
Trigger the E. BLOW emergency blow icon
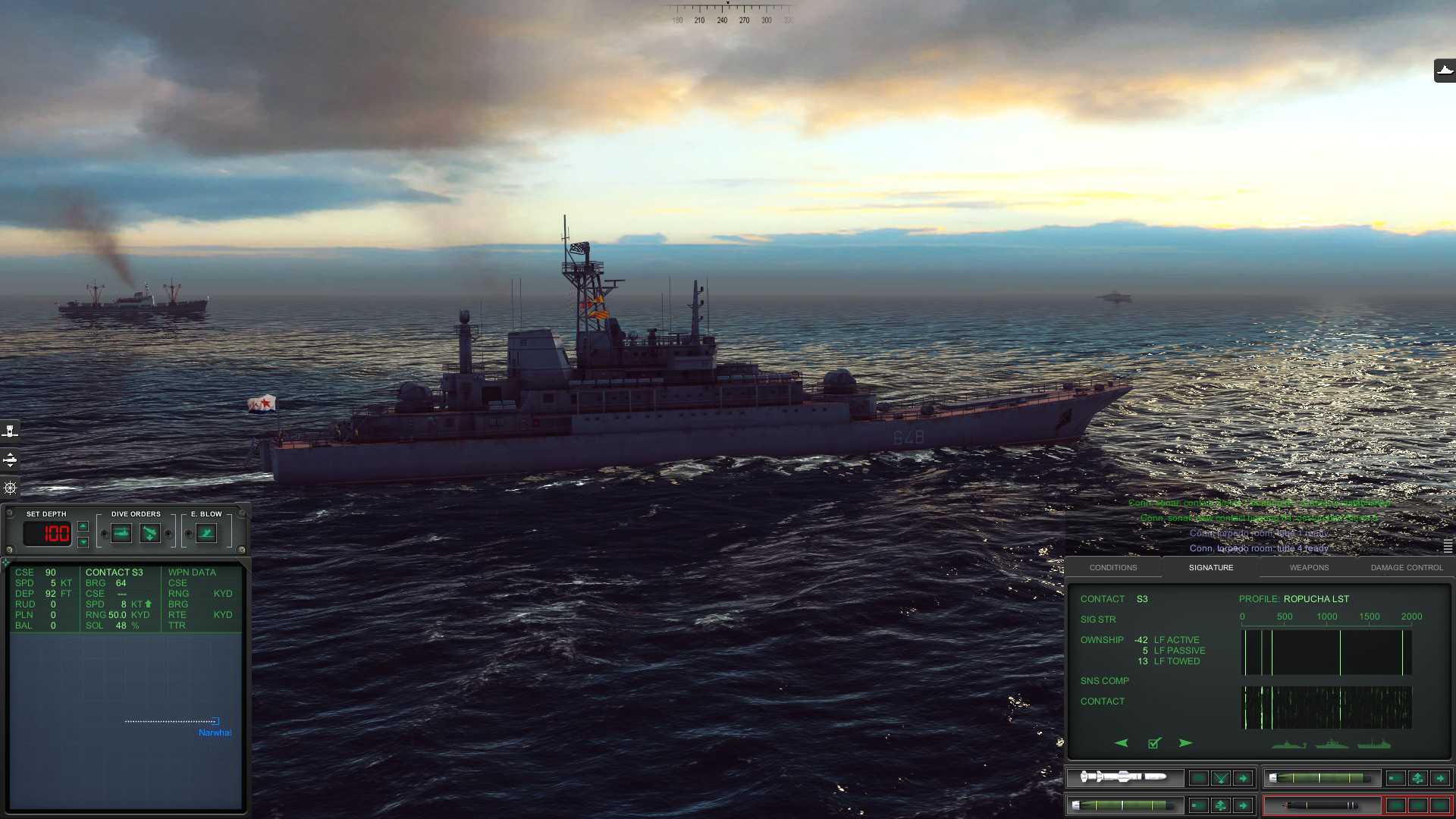coord(206,533)
